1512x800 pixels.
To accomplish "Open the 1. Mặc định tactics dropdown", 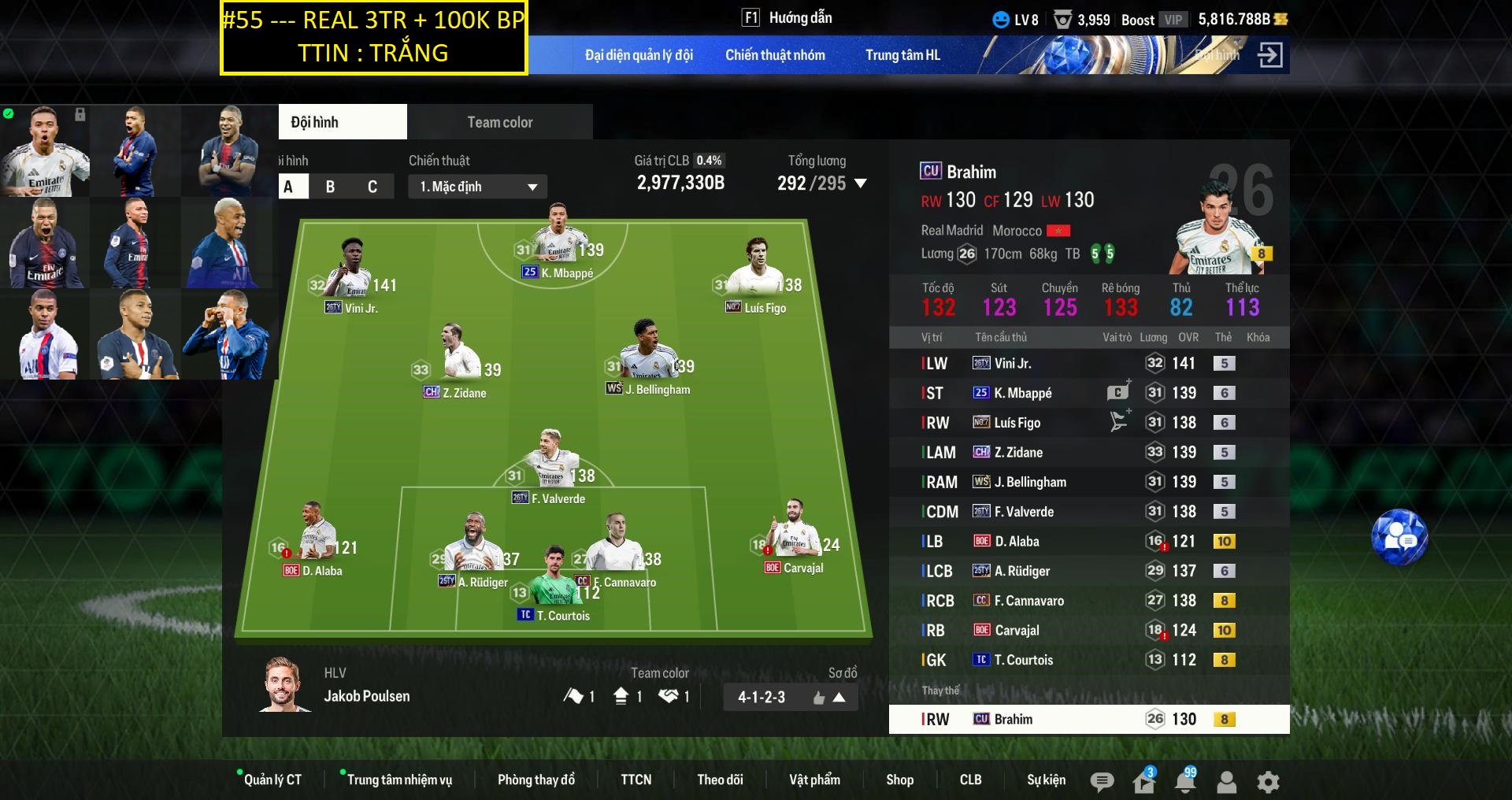I will tap(476, 187).
